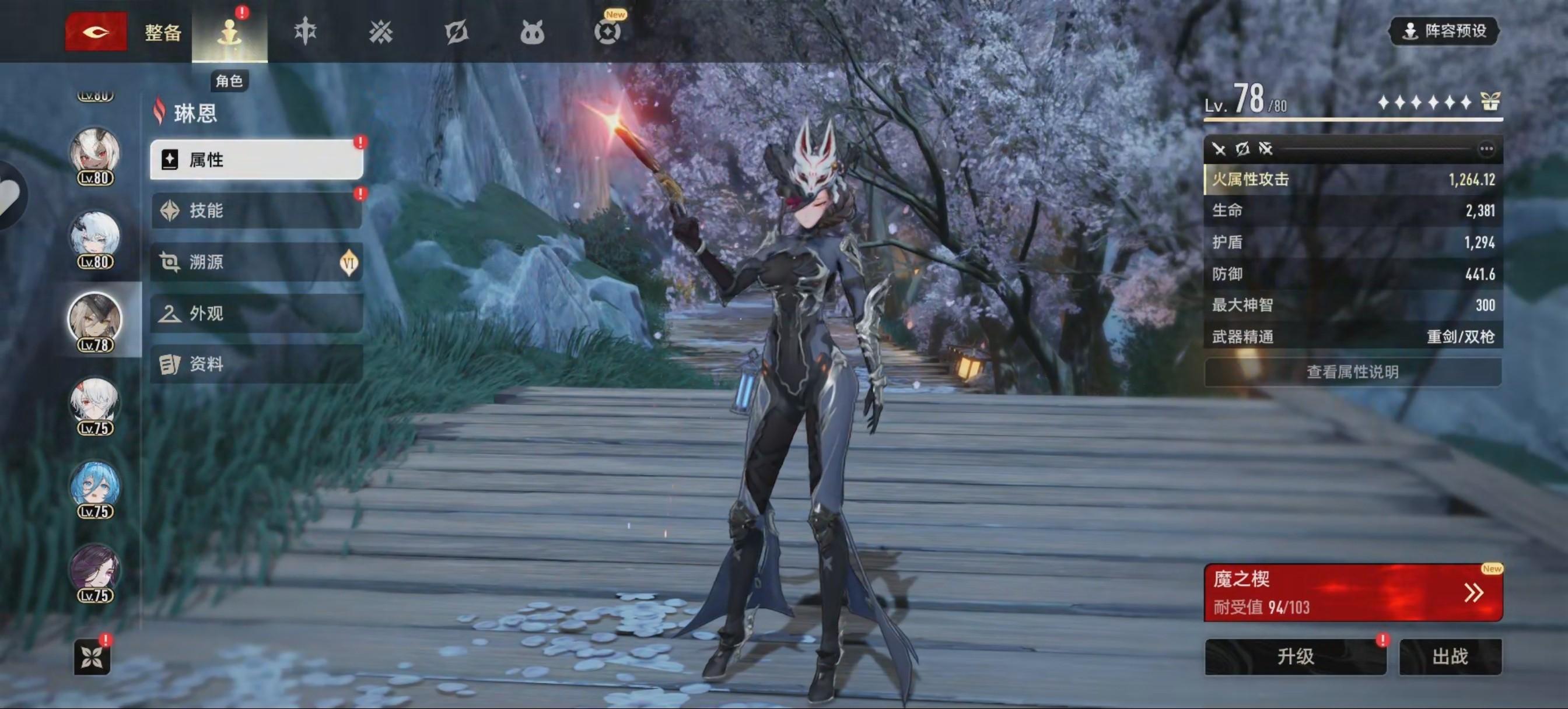Click the 升级 level up button
Image resolution: width=1568 pixels, height=709 pixels.
coord(1296,657)
